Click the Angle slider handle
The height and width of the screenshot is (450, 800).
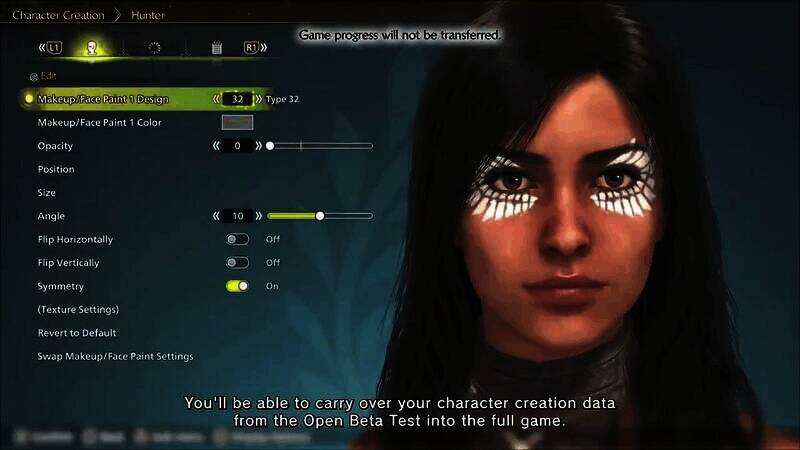[x=320, y=216]
